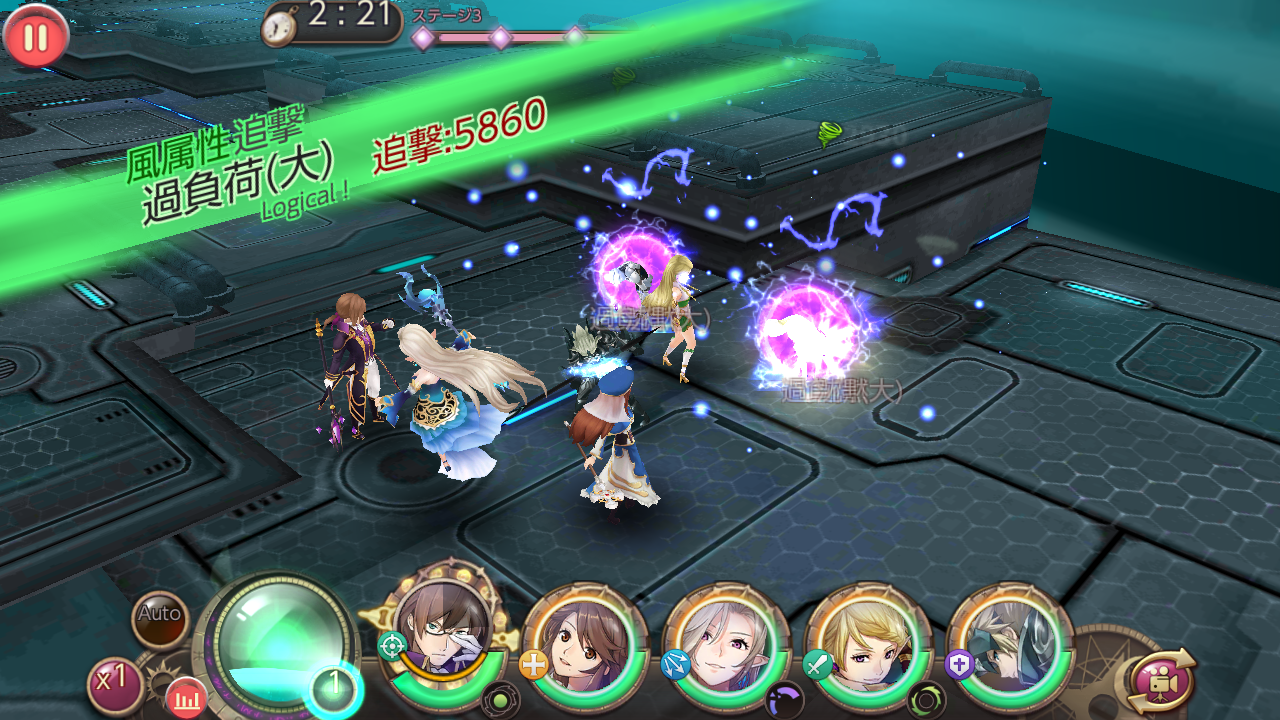Select the brown-haired healer girl portrait
This screenshot has height=720, width=1280.
pos(582,642)
